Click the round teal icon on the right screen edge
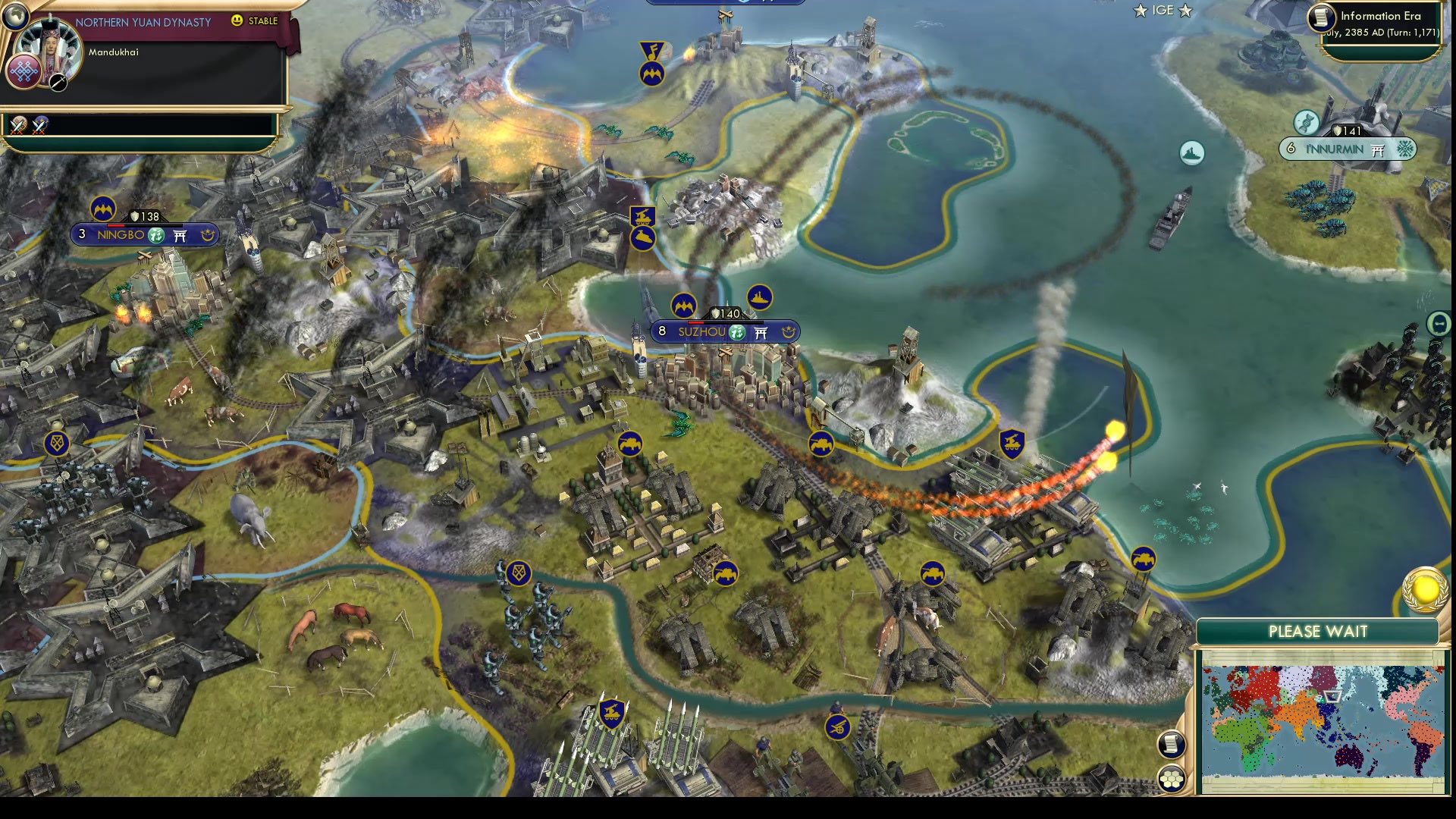 pyautogui.click(x=1439, y=324)
